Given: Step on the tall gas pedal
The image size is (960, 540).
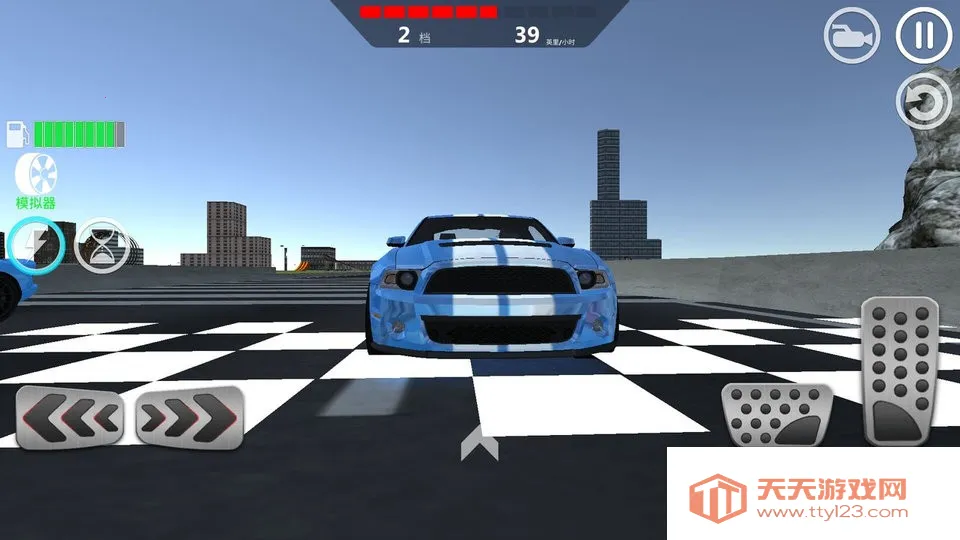Looking at the screenshot, I should pos(900,372).
